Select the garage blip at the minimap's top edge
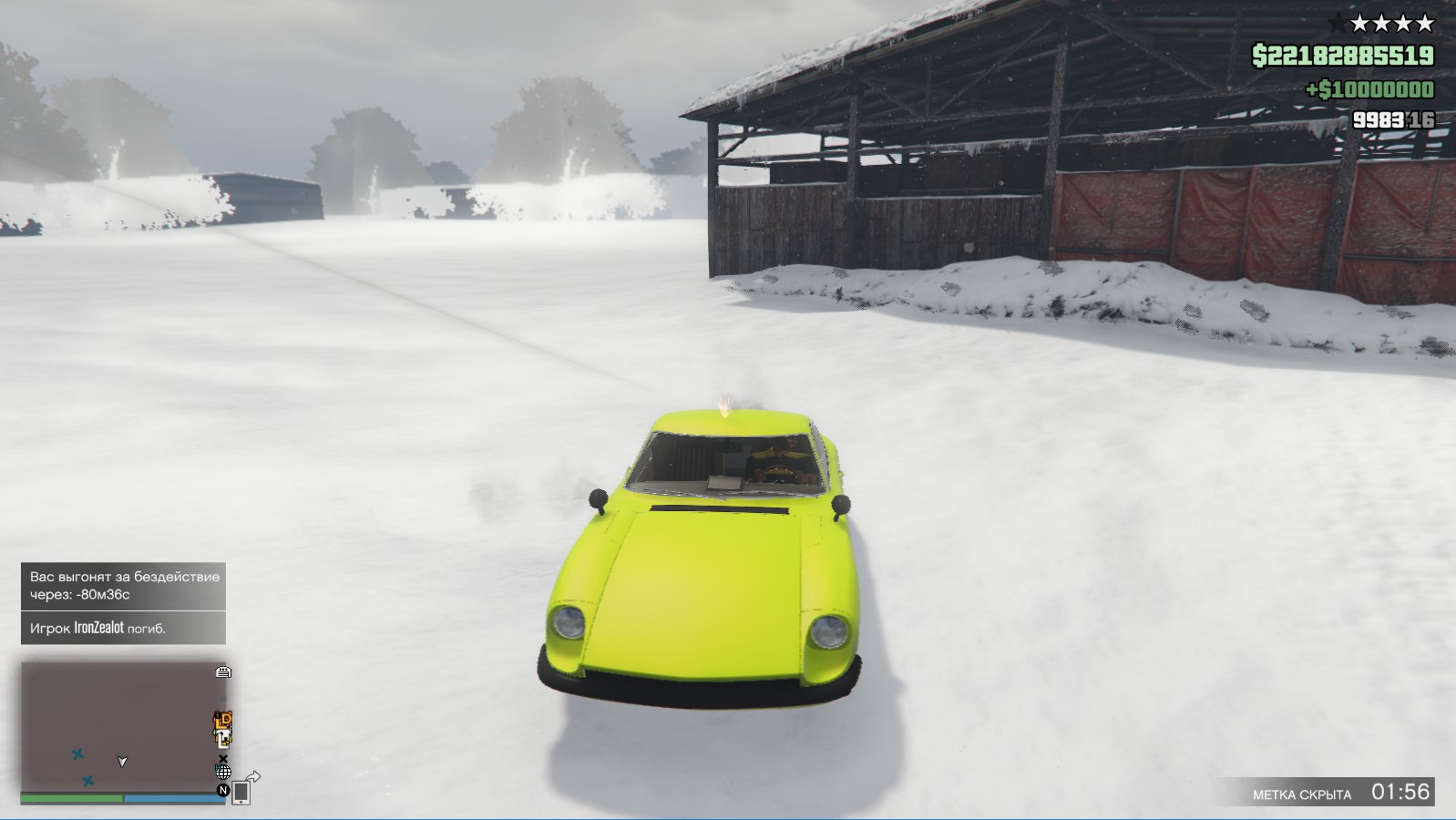The height and width of the screenshot is (820, 1456). [223, 672]
